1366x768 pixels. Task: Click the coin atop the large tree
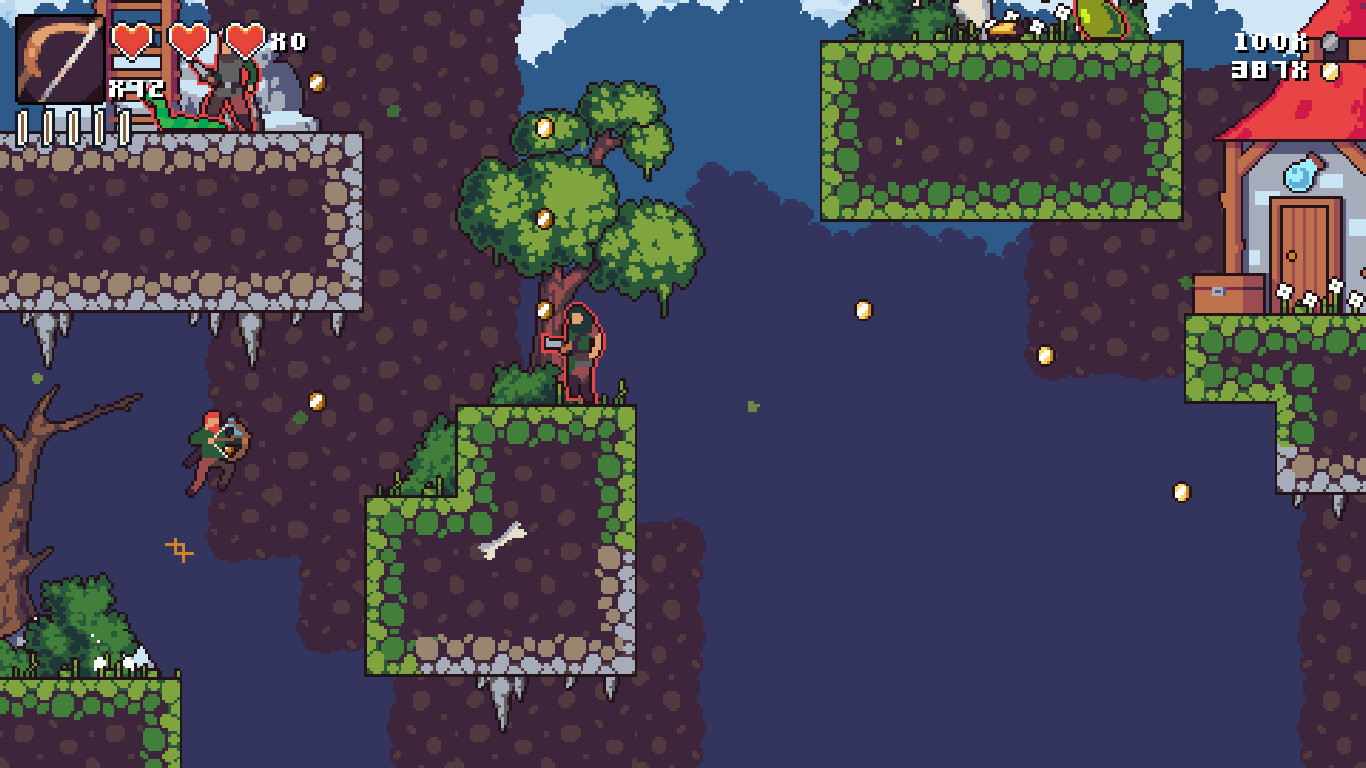click(546, 128)
